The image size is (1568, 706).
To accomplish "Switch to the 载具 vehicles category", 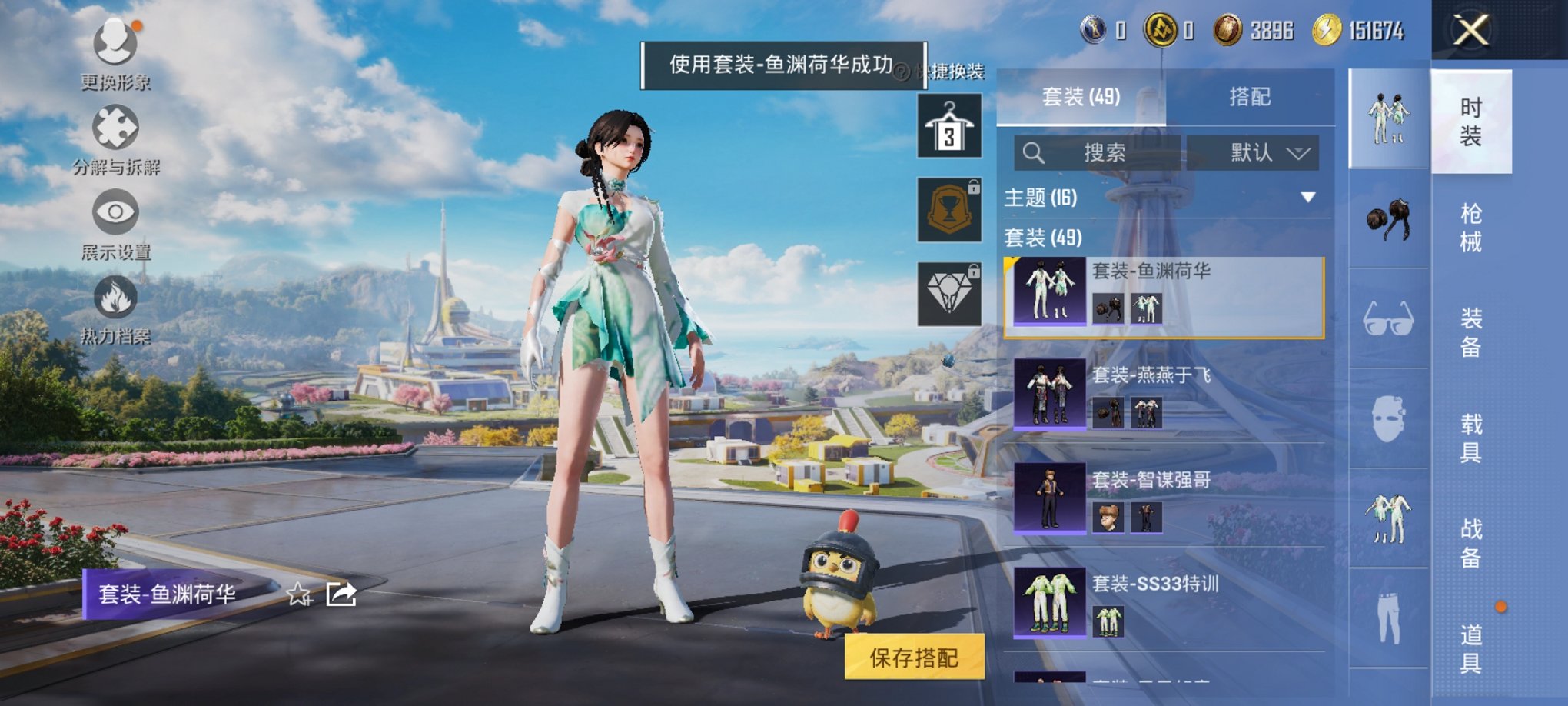I will pyautogui.click(x=1470, y=438).
